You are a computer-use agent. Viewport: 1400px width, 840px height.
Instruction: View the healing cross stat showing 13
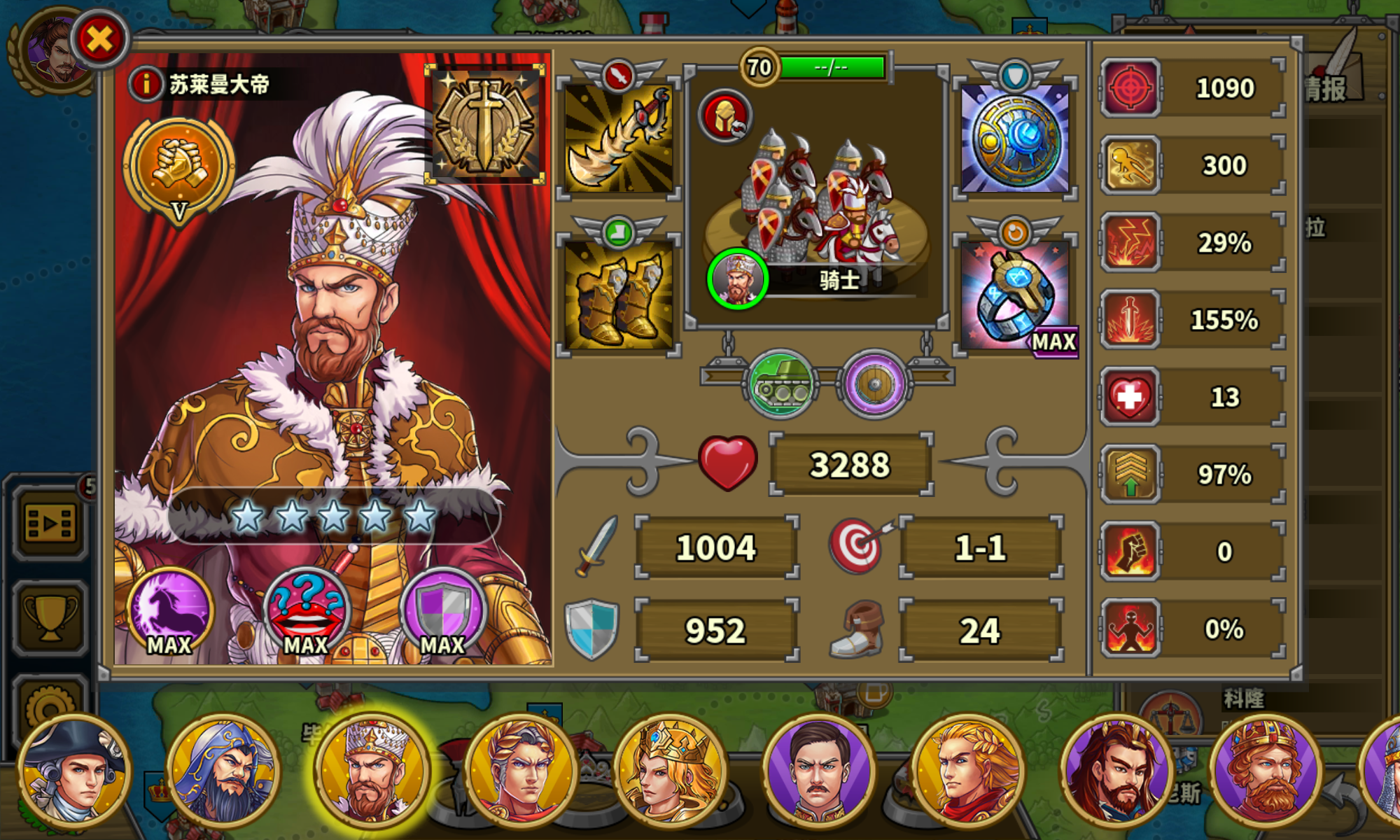click(1129, 395)
